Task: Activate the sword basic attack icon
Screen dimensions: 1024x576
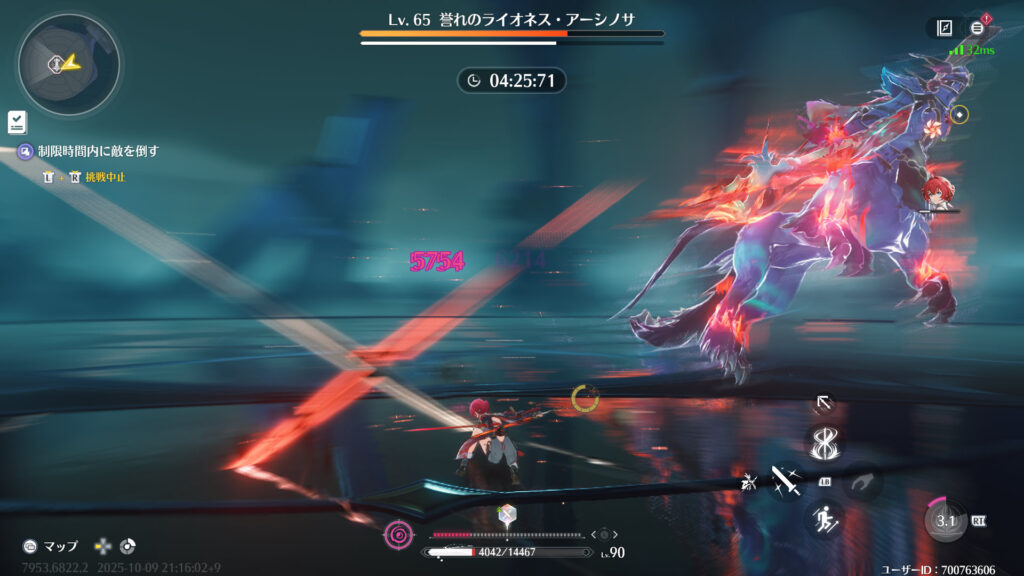Action: pos(782,480)
